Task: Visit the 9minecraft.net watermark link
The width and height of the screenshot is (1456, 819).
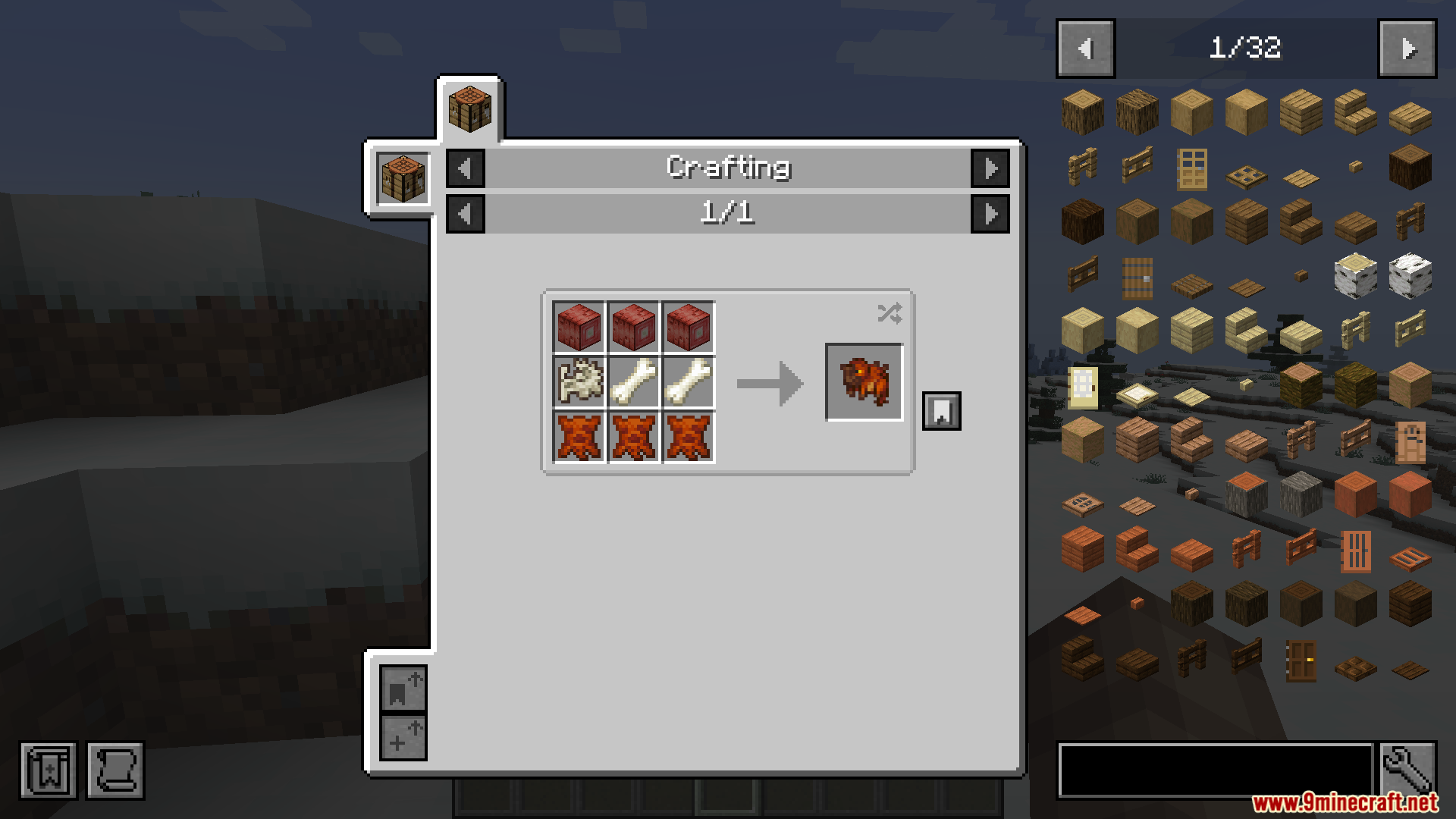Action: (x=1344, y=802)
